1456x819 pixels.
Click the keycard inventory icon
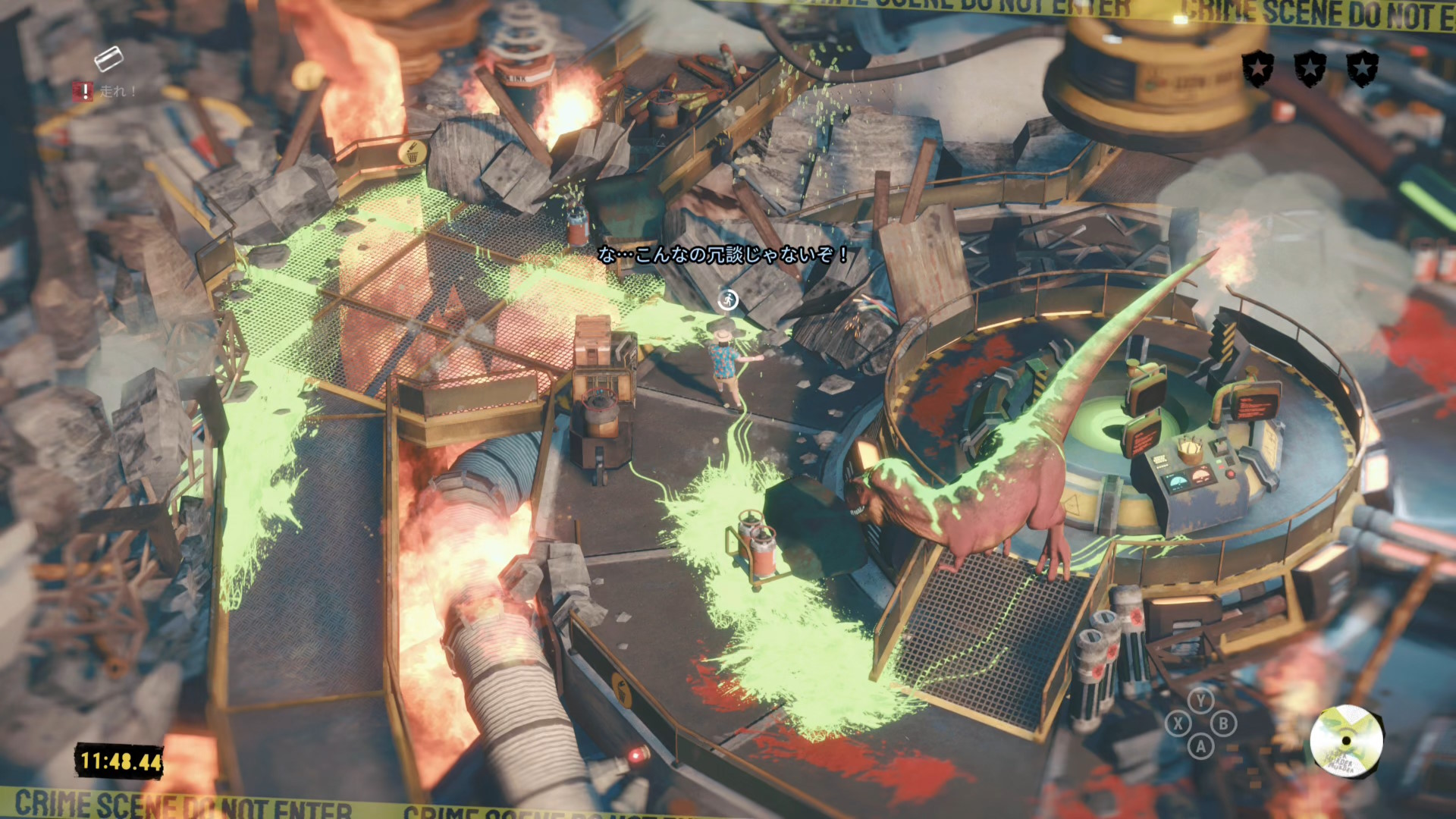[108, 58]
